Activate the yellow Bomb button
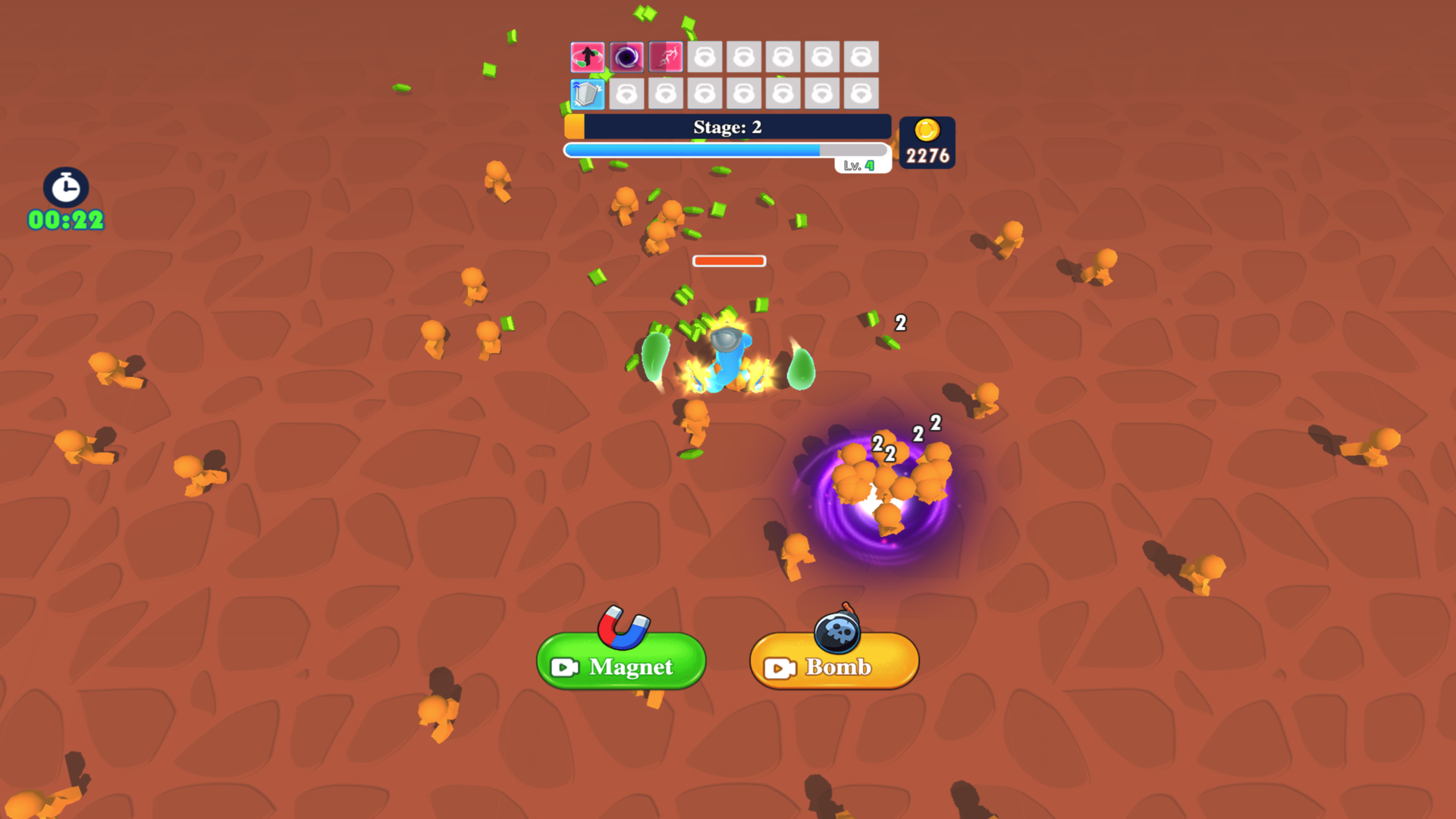Viewport: 1456px width, 819px height. [833, 662]
